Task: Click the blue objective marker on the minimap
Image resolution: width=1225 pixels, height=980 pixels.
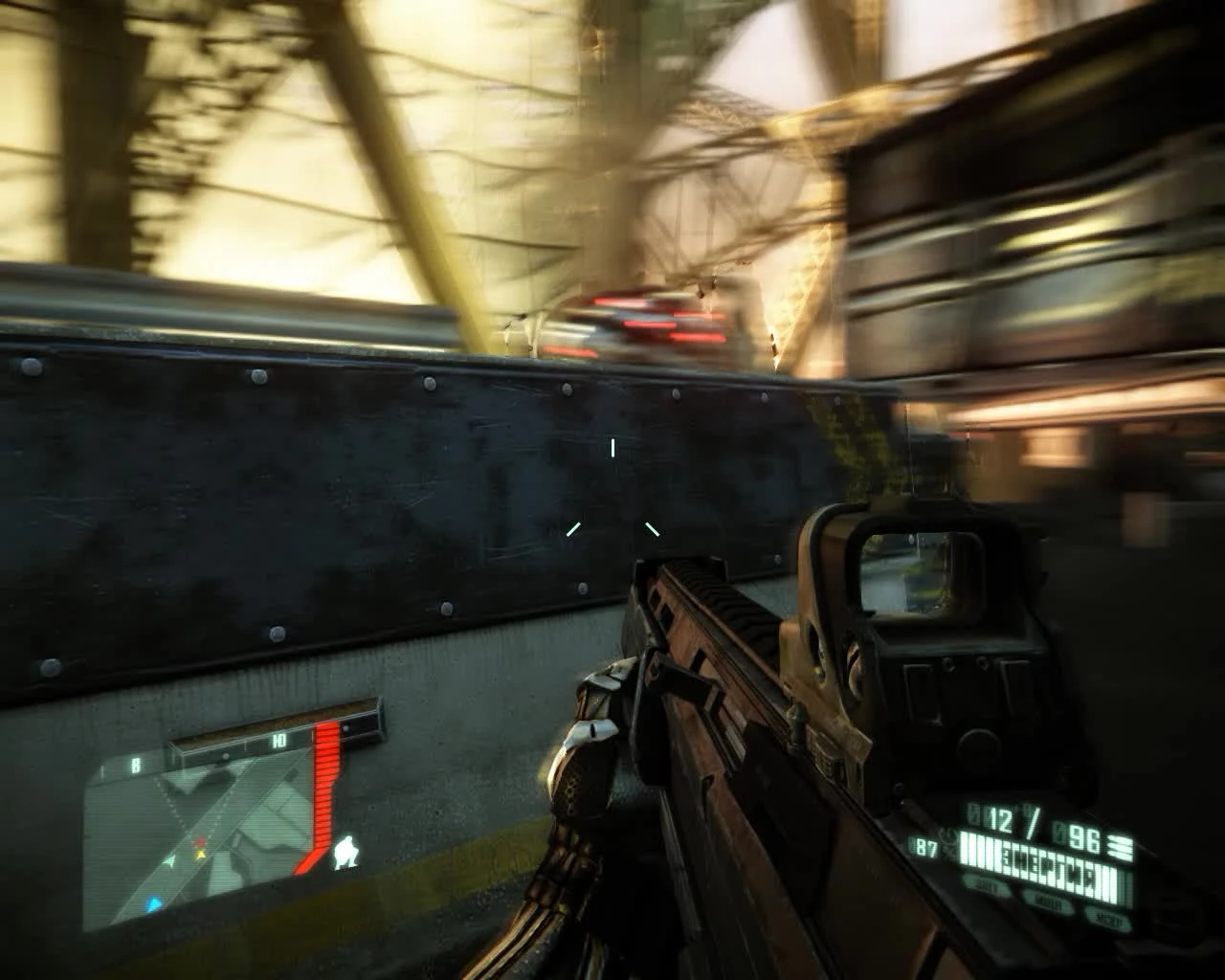Action: pyautogui.click(x=154, y=902)
